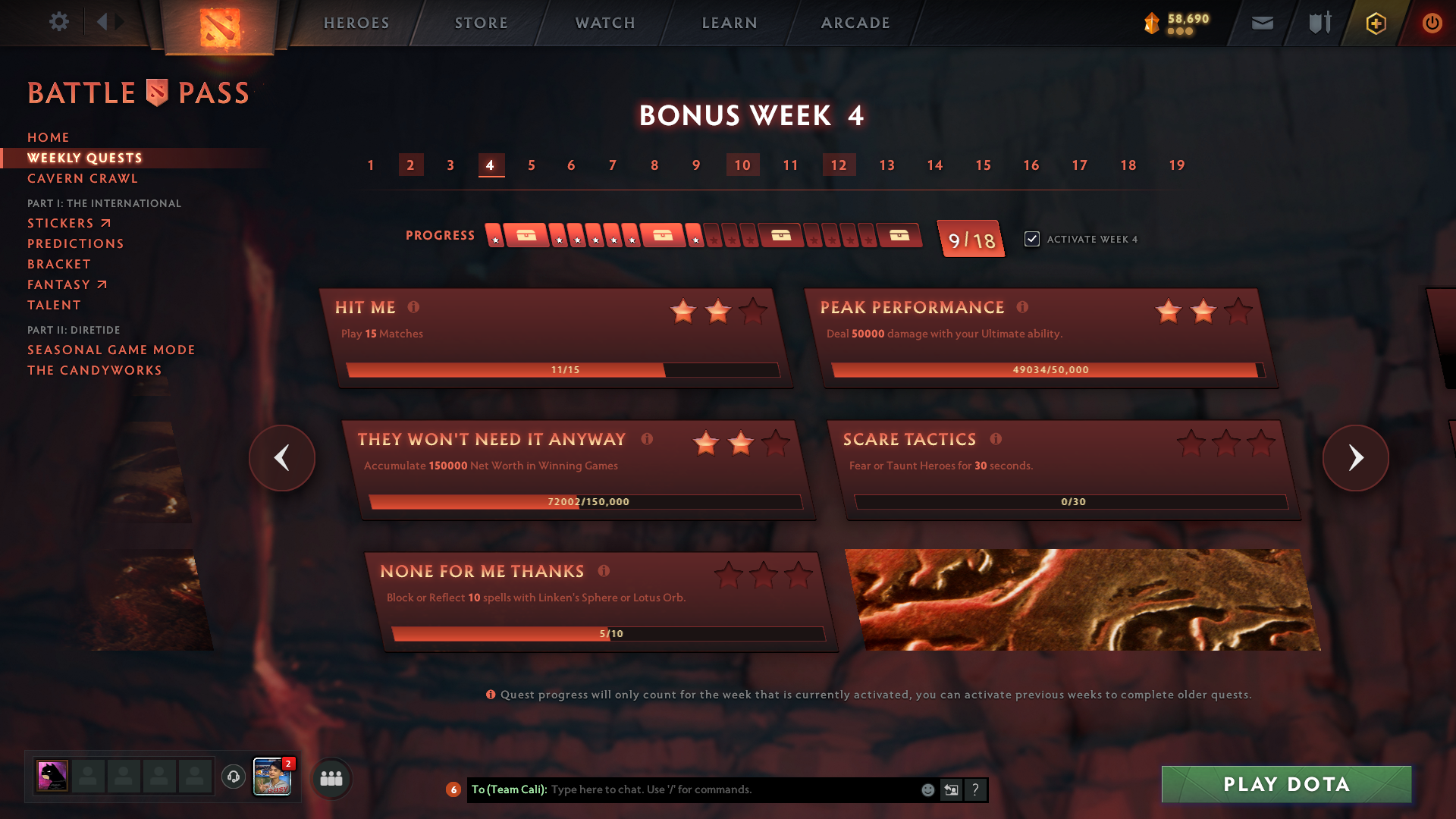Open the quick add plus icon

1375,23
